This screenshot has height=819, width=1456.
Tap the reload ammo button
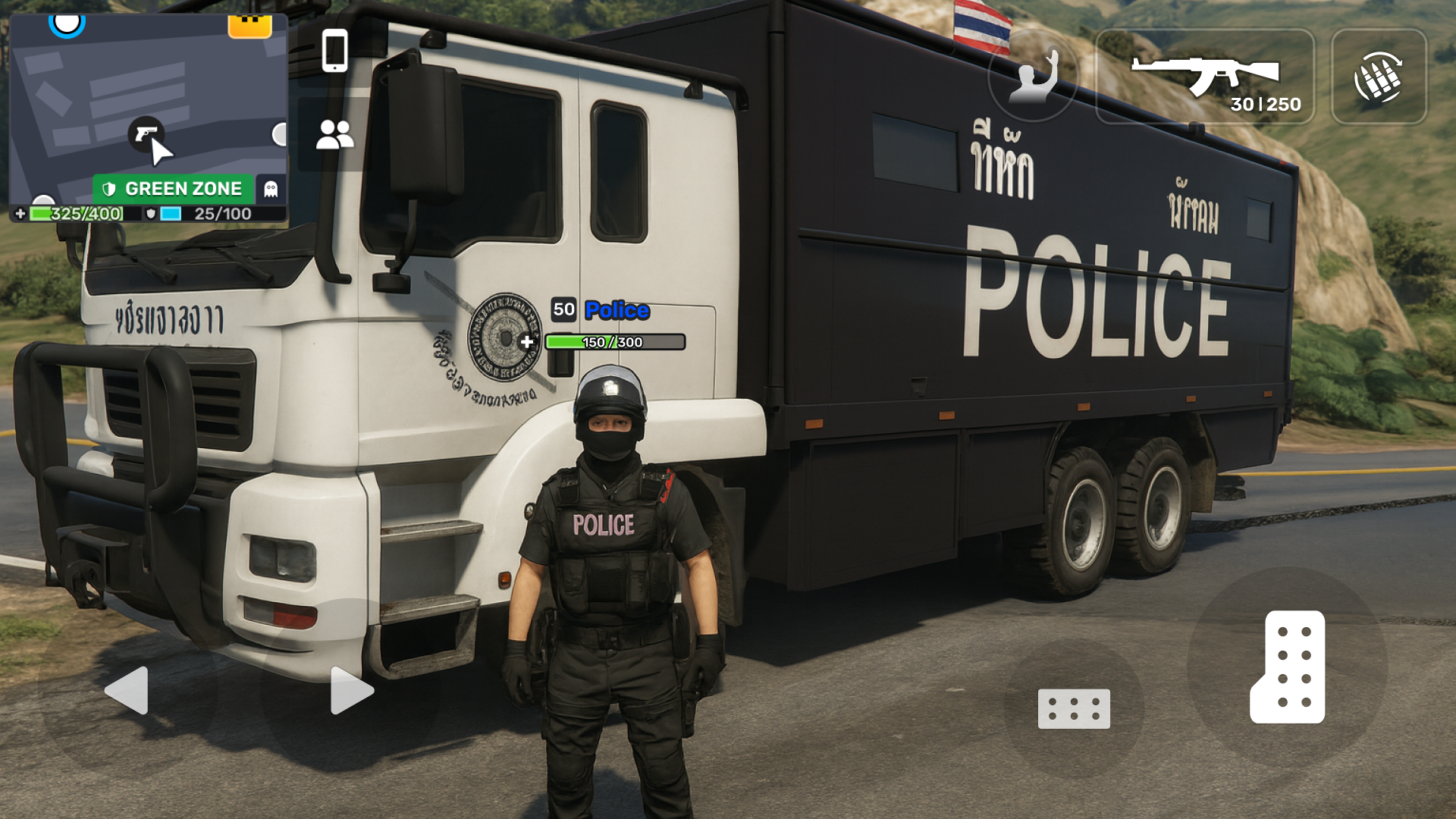pos(1379,77)
